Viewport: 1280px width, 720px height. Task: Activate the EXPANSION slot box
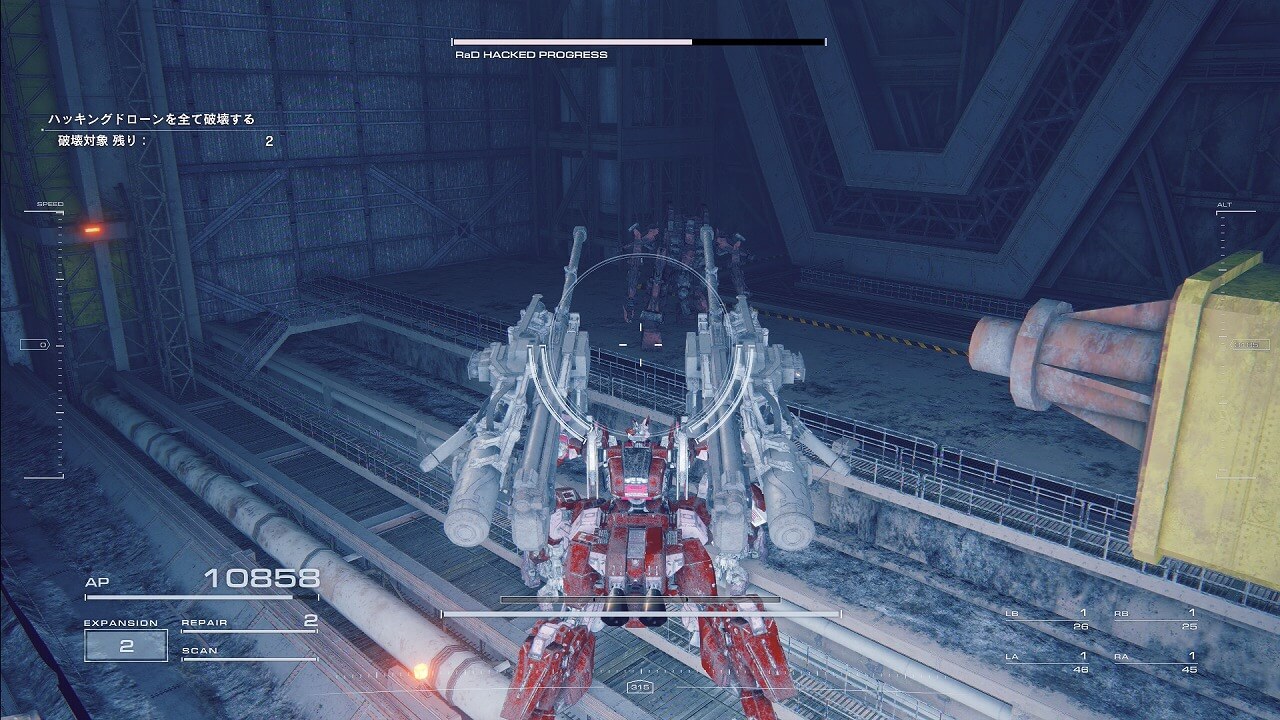click(x=126, y=646)
